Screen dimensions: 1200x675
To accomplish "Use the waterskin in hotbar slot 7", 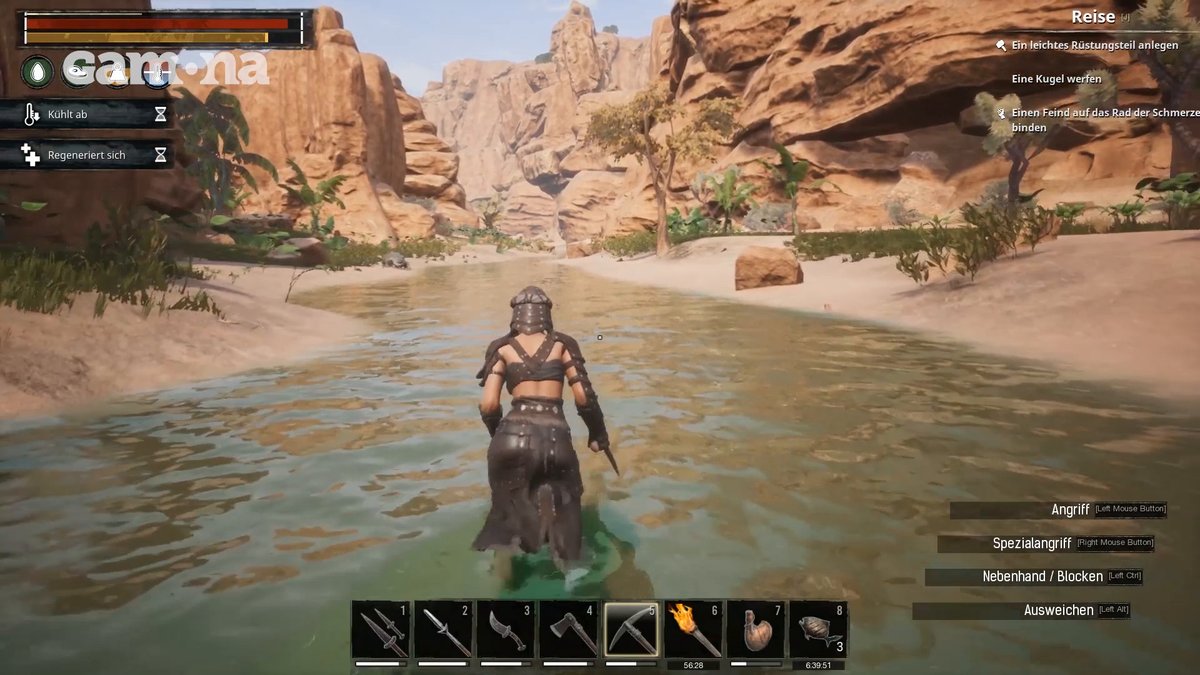I will (x=756, y=629).
